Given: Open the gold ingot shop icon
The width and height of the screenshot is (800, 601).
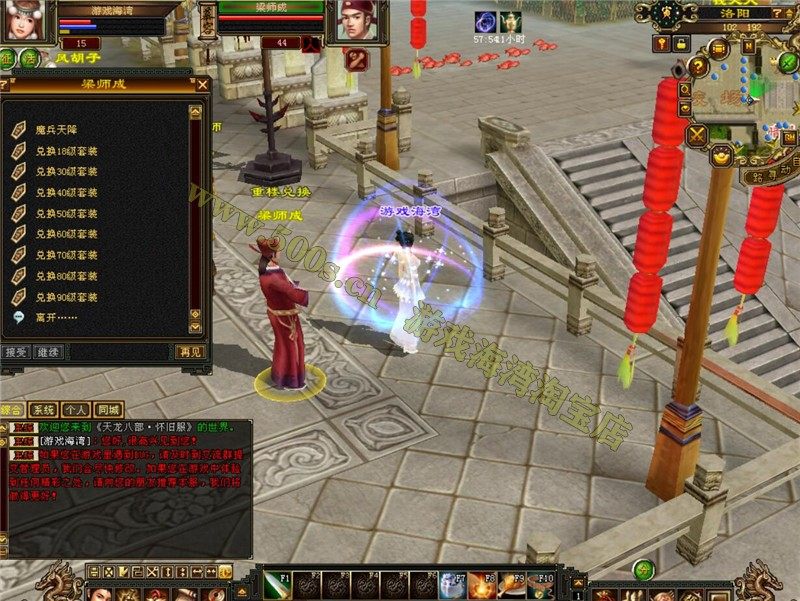Looking at the screenshot, I should 719,156.
